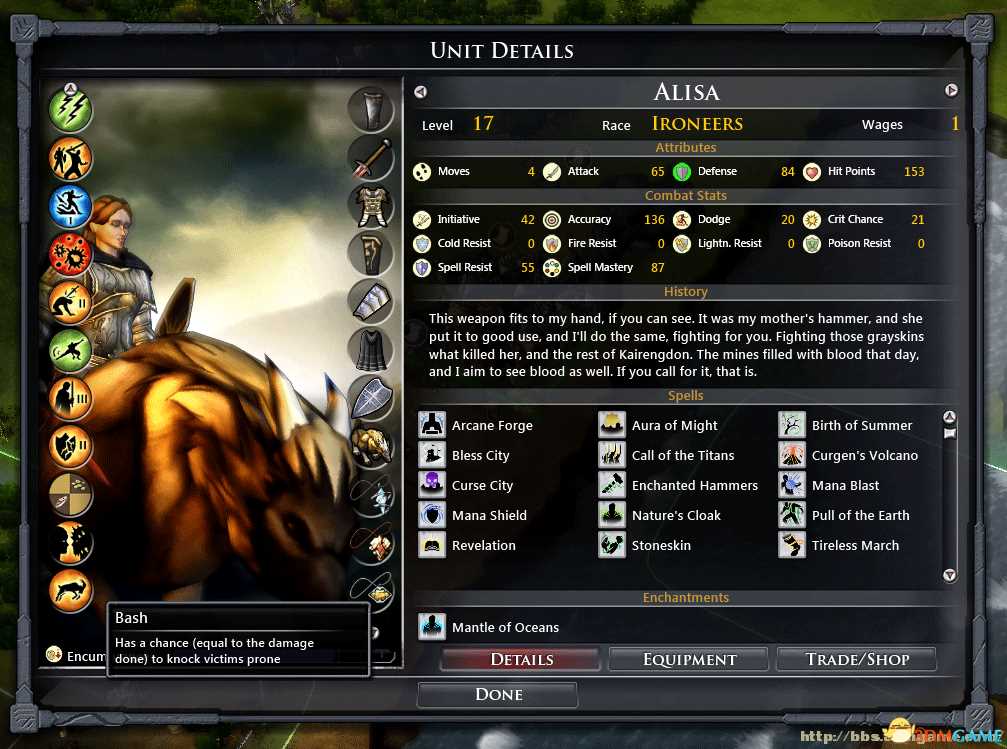Choose the Aura of Might spell

pyautogui.click(x=660, y=425)
